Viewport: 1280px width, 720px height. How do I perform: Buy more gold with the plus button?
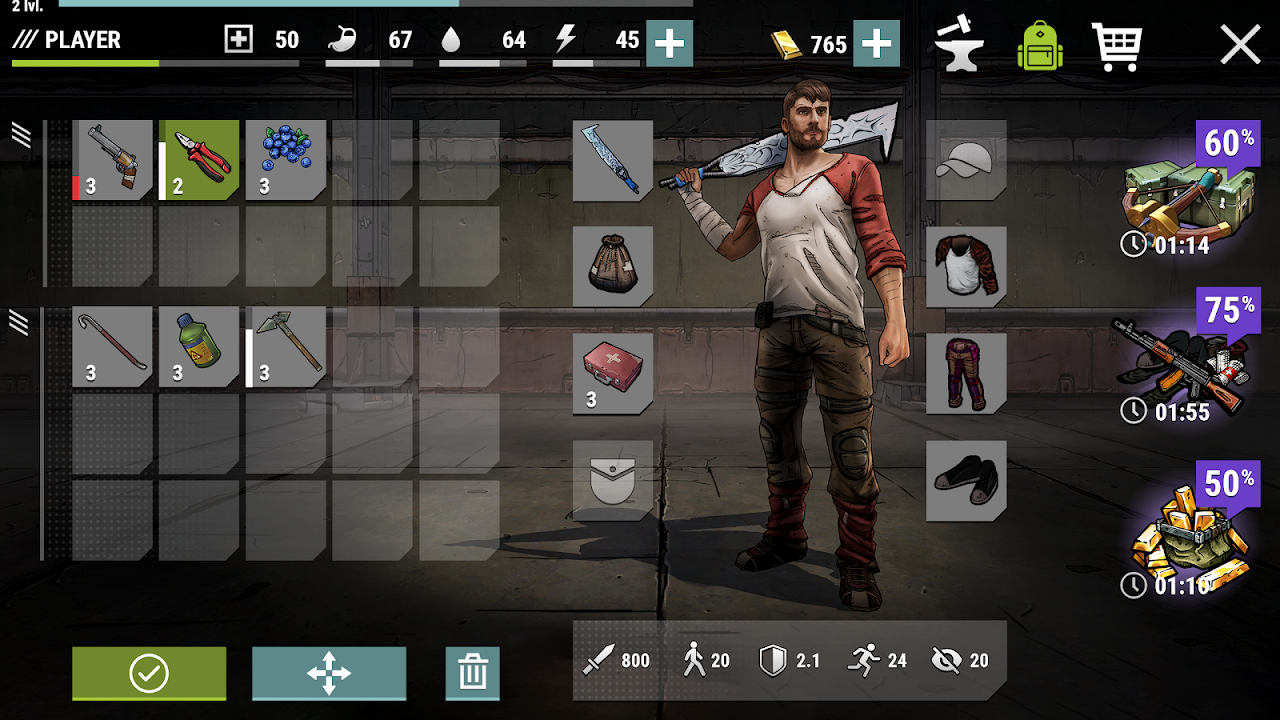[x=877, y=45]
